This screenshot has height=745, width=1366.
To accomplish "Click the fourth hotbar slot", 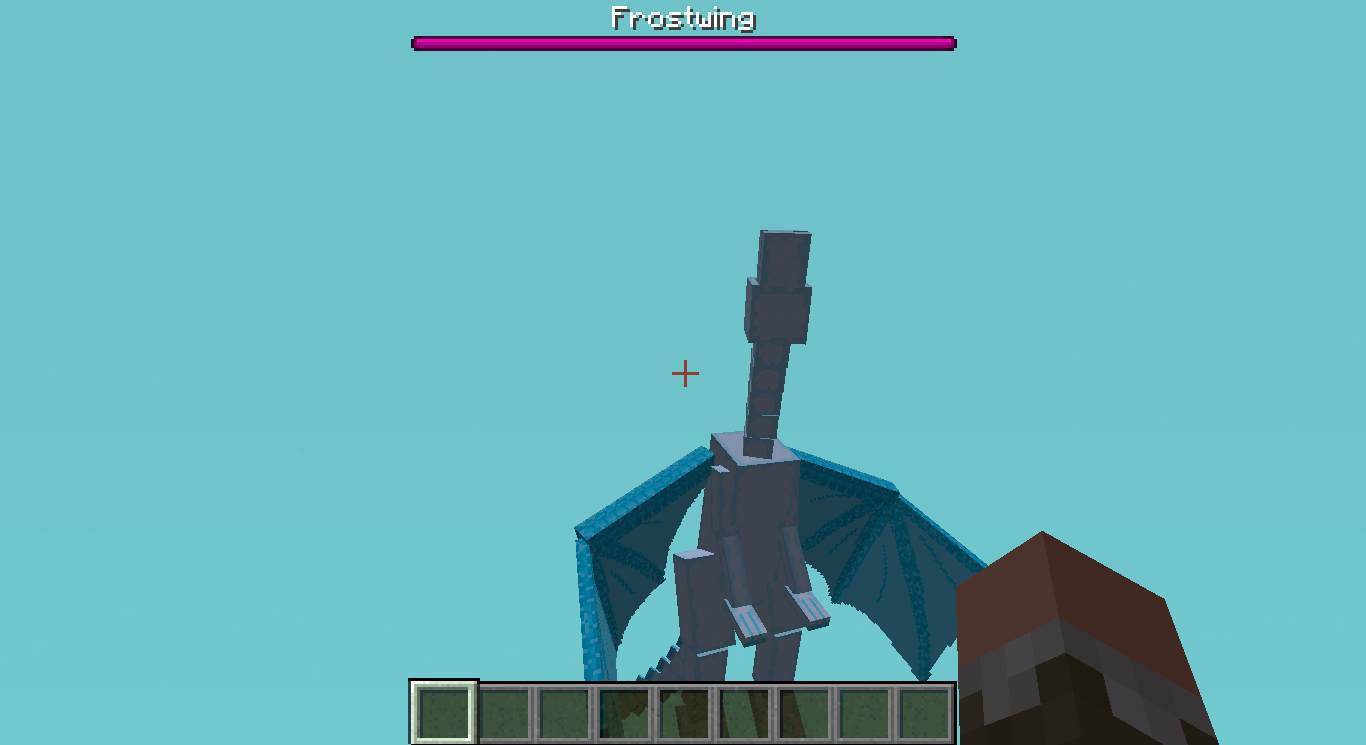I will point(623,710).
